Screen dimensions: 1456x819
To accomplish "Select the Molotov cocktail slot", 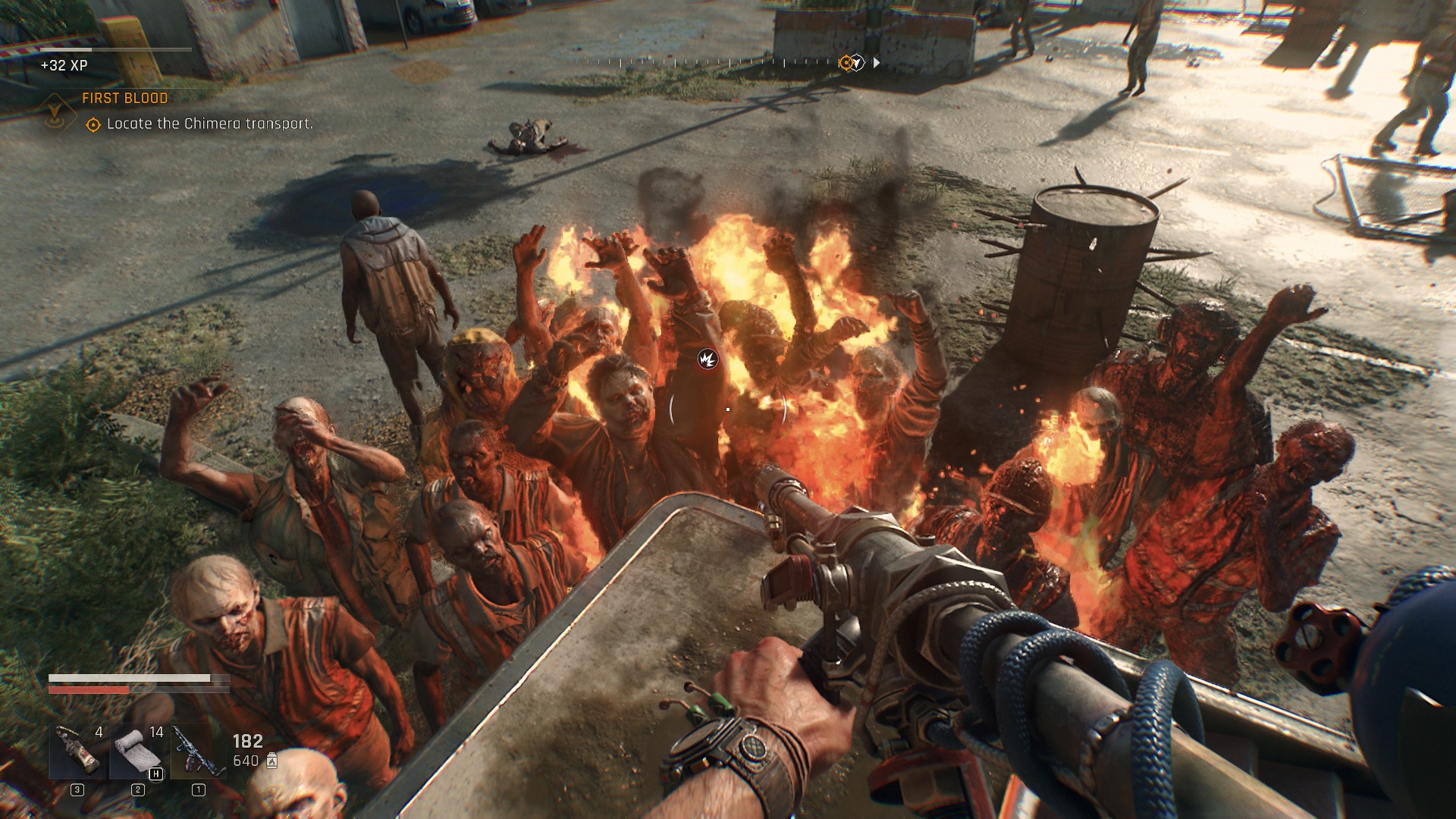I will 77,751.
